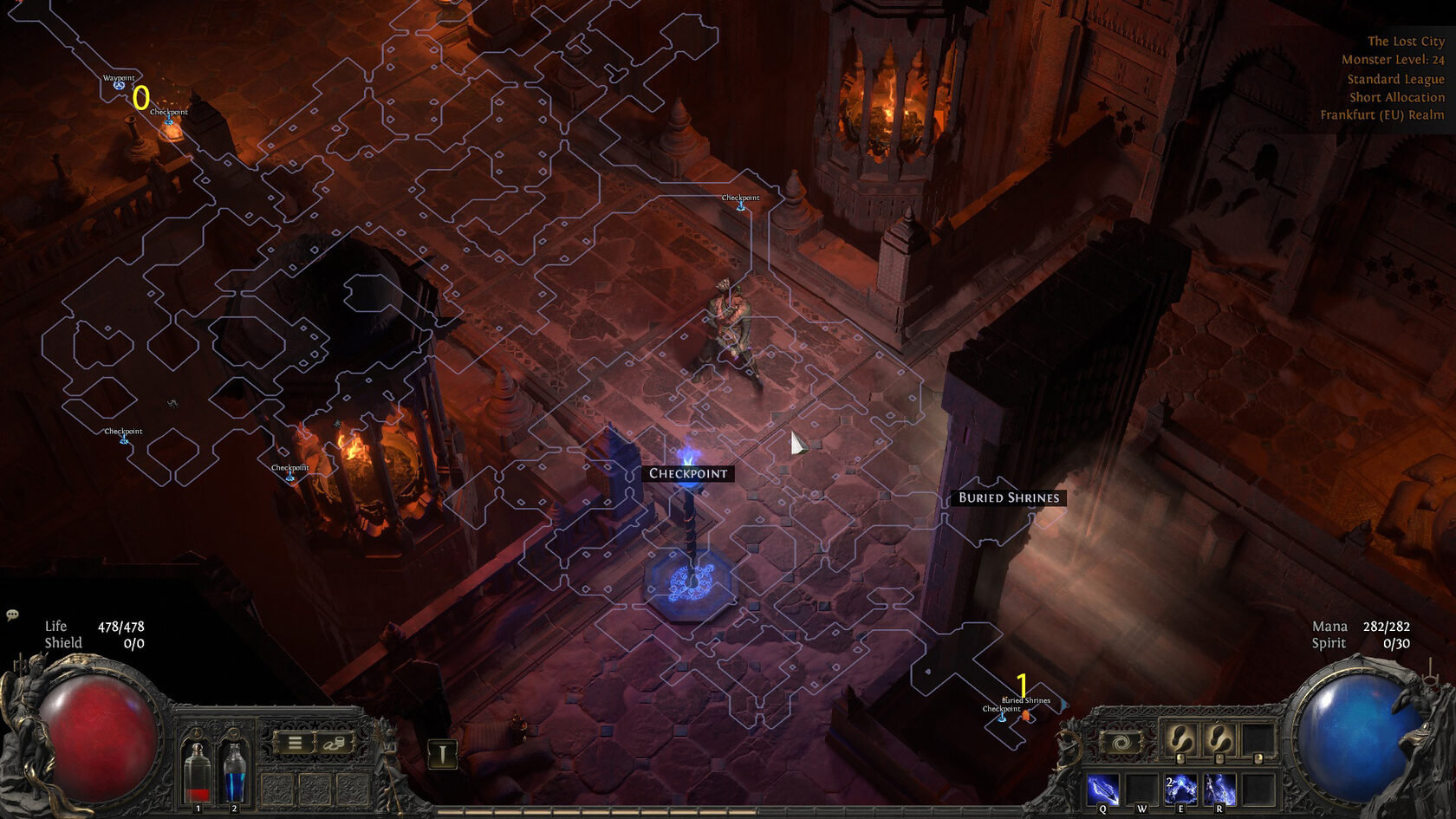Use the red life flask

[198, 770]
